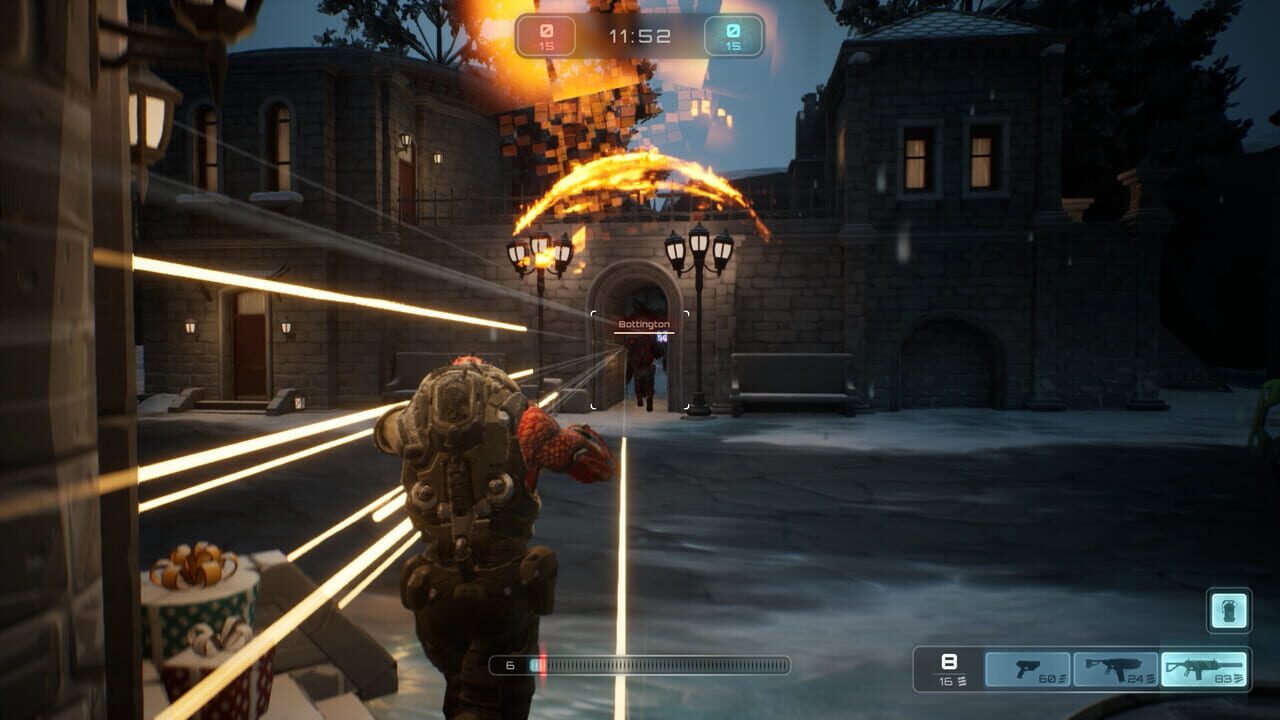Click the ammo stack icon next to 16
The image size is (1280, 720).
point(962,679)
